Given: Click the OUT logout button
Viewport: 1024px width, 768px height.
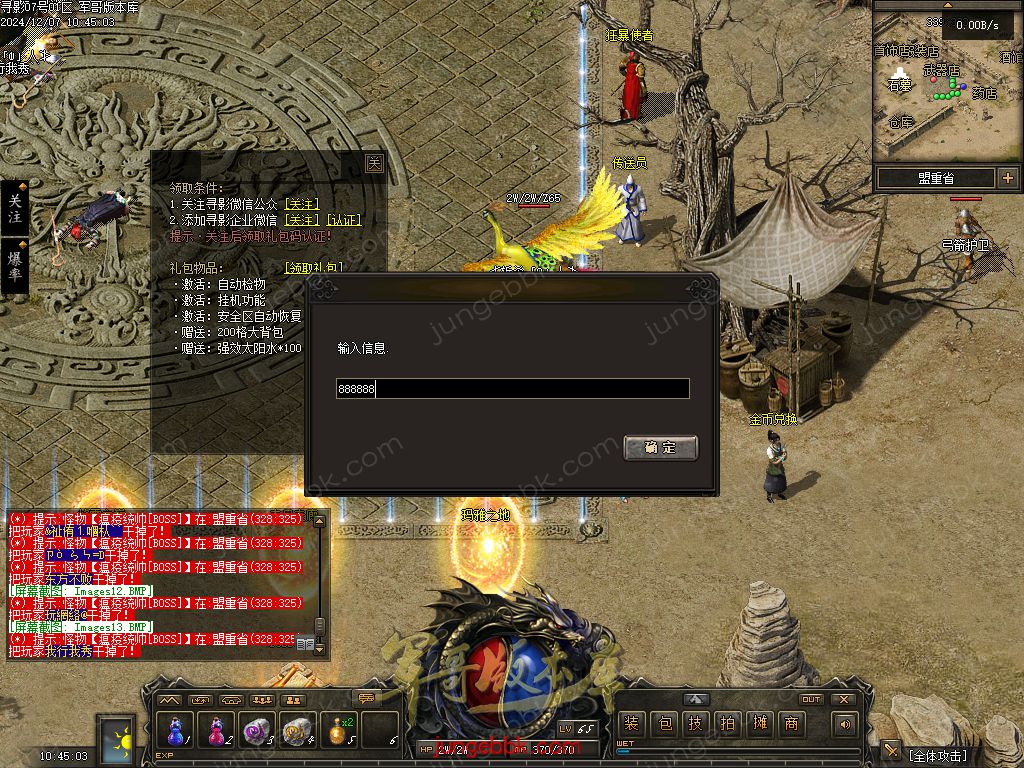Looking at the screenshot, I should (x=811, y=700).
